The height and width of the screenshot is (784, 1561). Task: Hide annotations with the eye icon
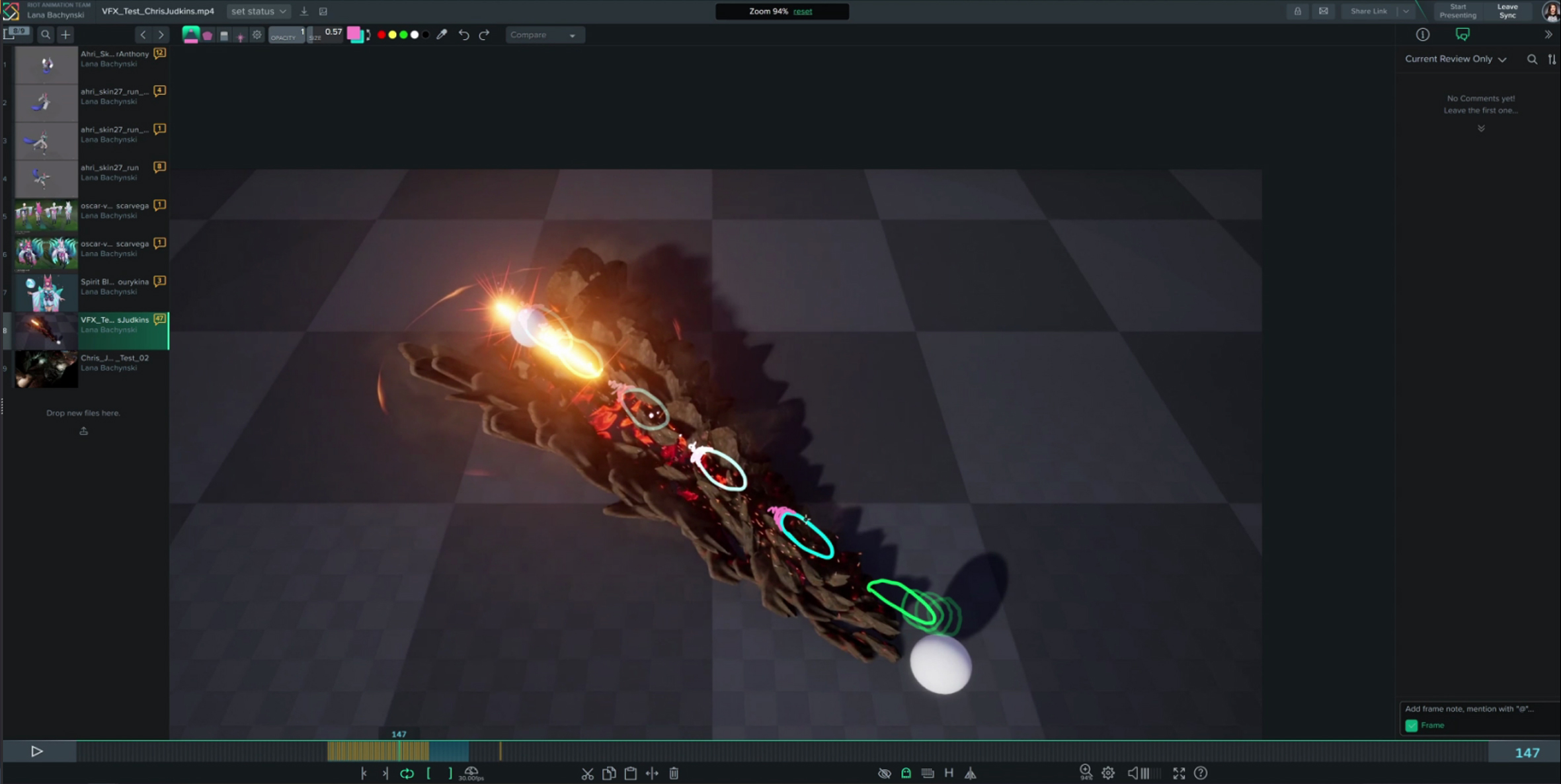[x=884, y=773]
